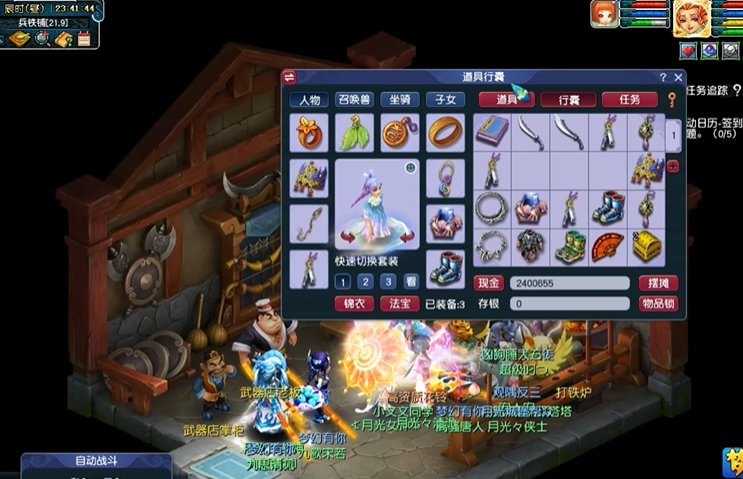This screenshot has width=743, height=479.
Task: Open the calendar icon in top-left toolbar
Action: click(83, 38)
